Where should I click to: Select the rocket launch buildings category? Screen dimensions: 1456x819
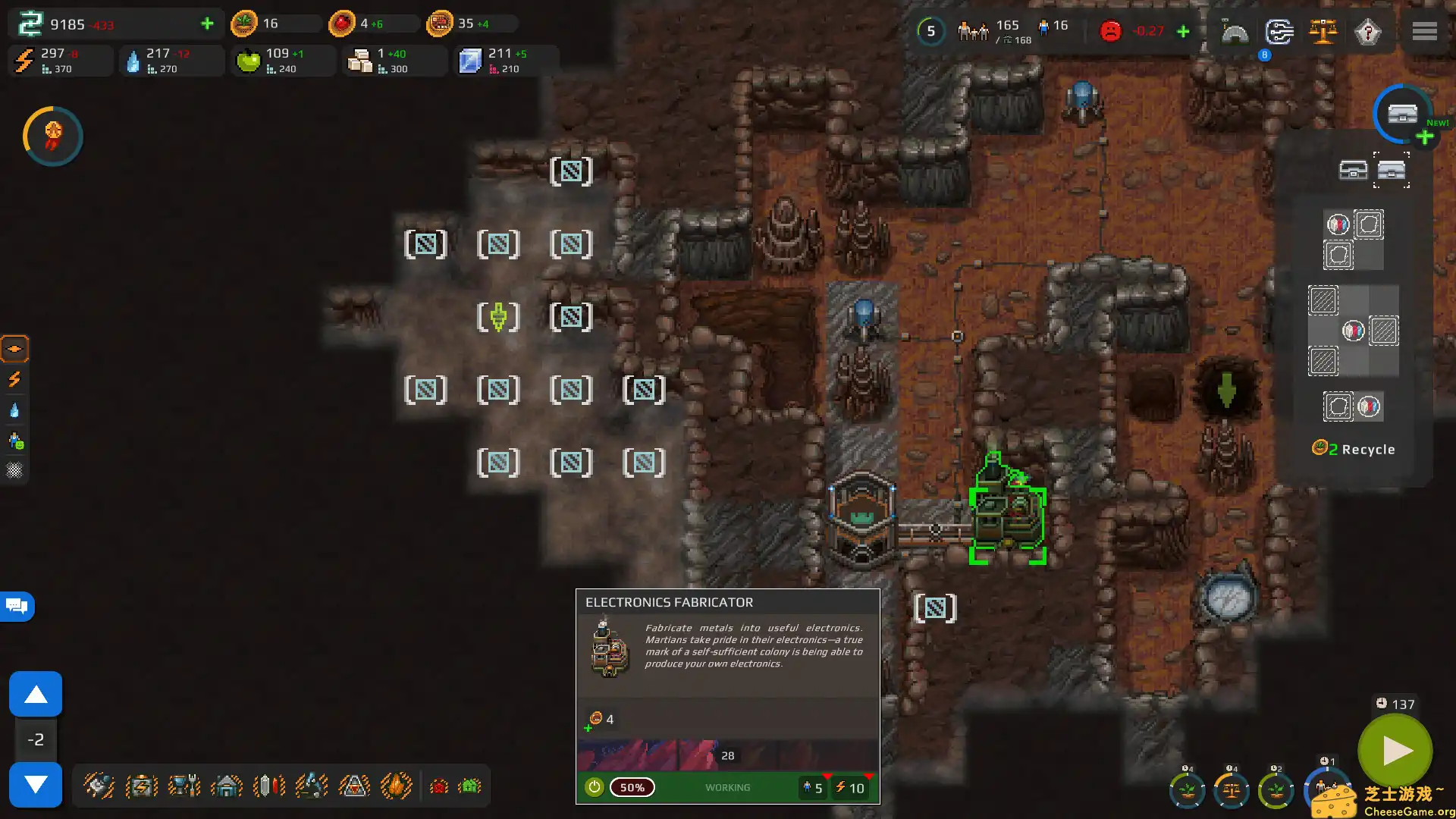point(354,786)
